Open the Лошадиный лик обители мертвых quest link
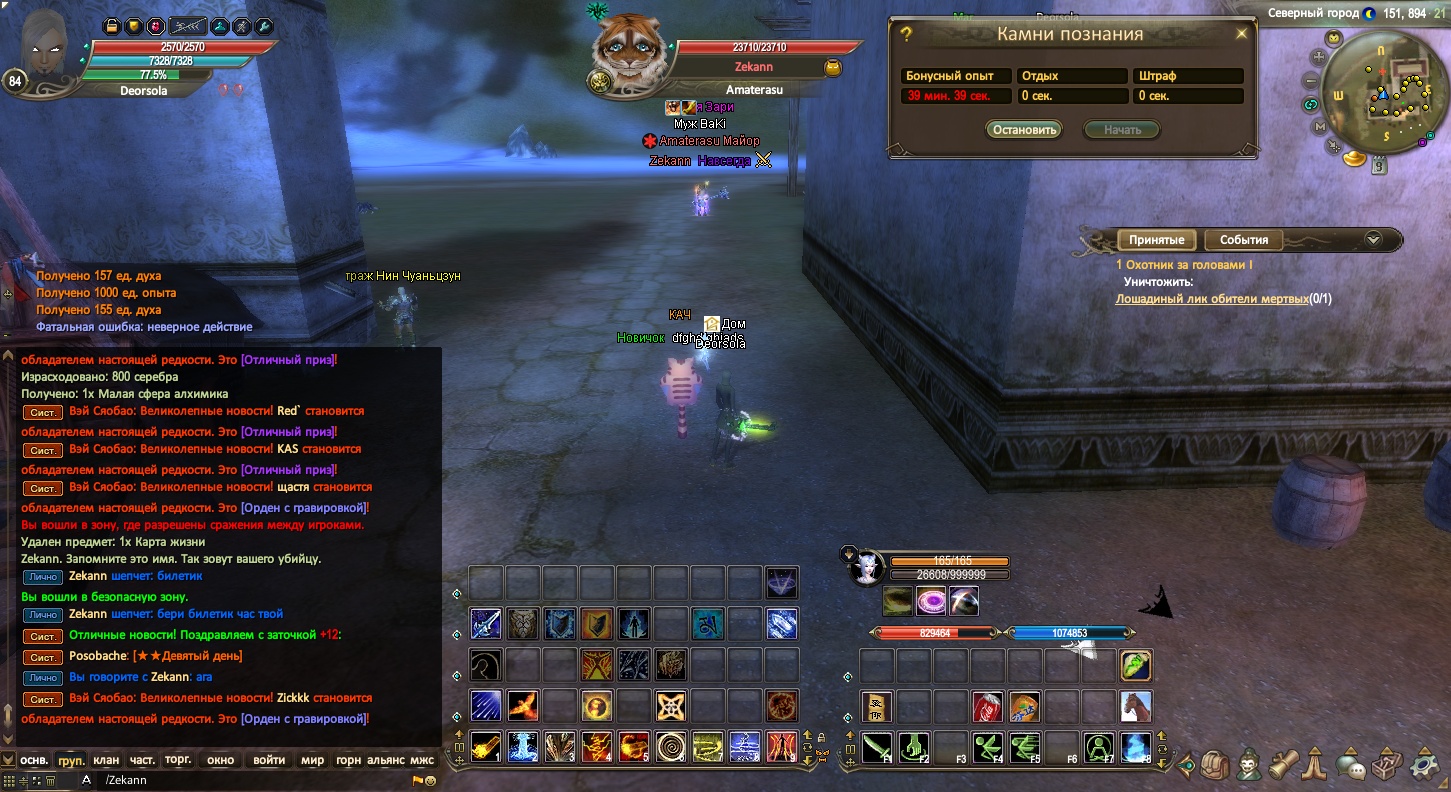This screenshot has width=1451, height=792. (1212, 299)
